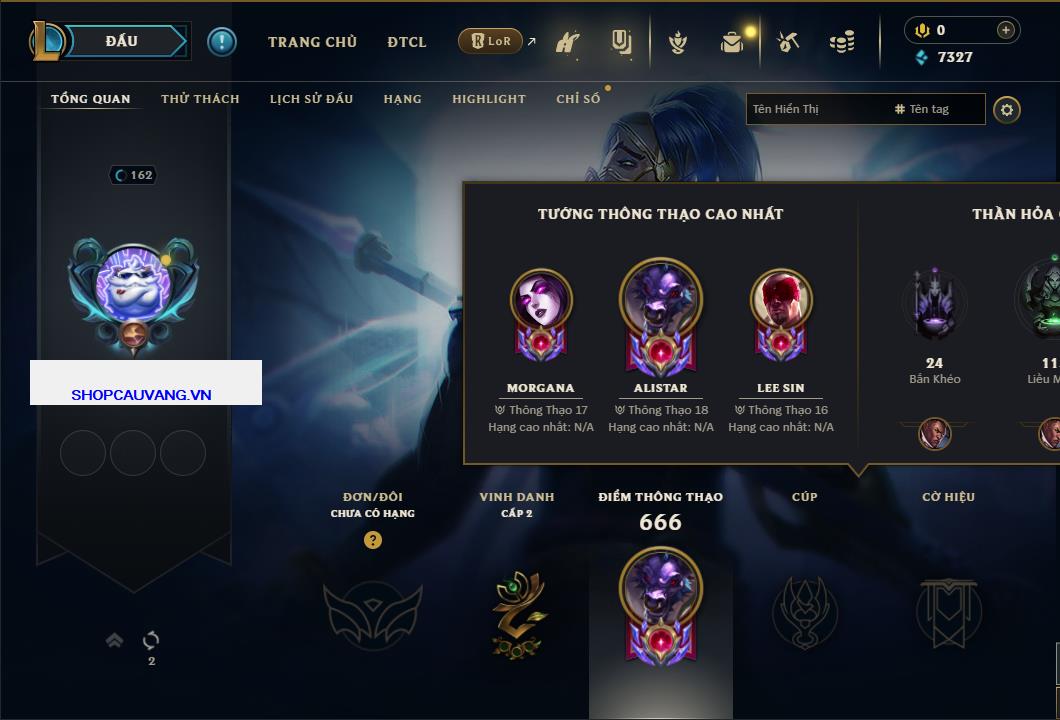The image size is (1060, 720).
Task: Click the VINH DANH honor emblem
Action: (x=518, y=614)
